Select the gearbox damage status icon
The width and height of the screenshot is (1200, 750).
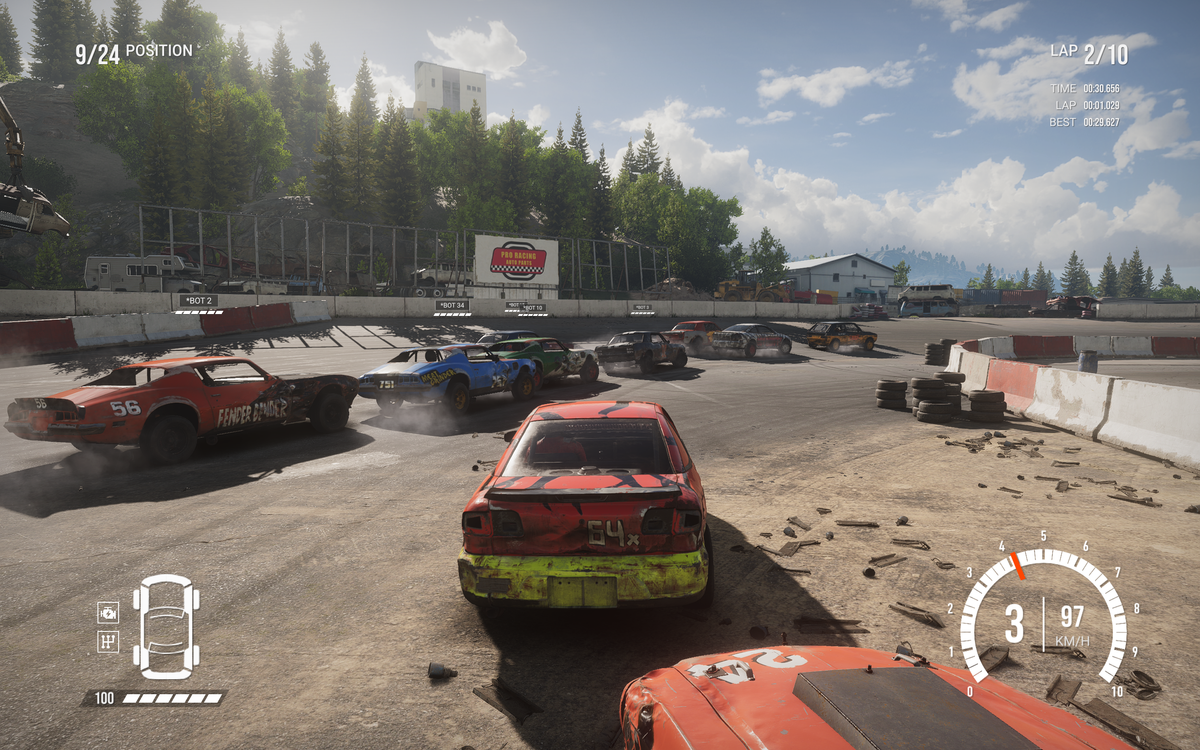point(108,641)
